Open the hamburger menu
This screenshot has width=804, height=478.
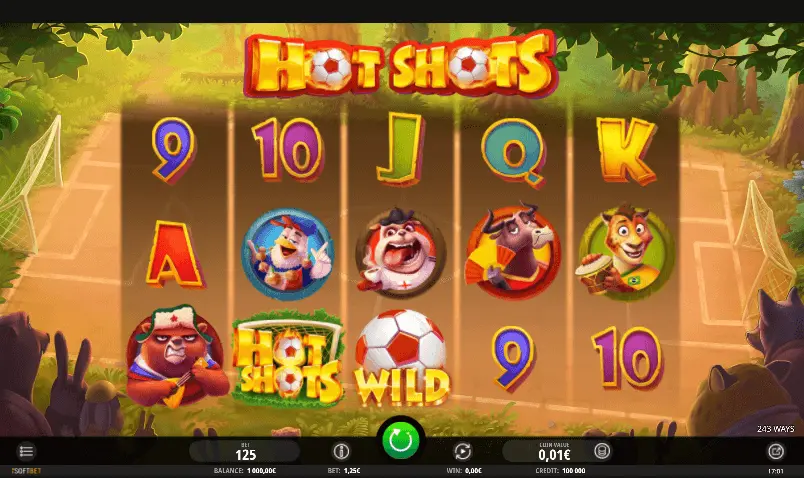[27, 451]
